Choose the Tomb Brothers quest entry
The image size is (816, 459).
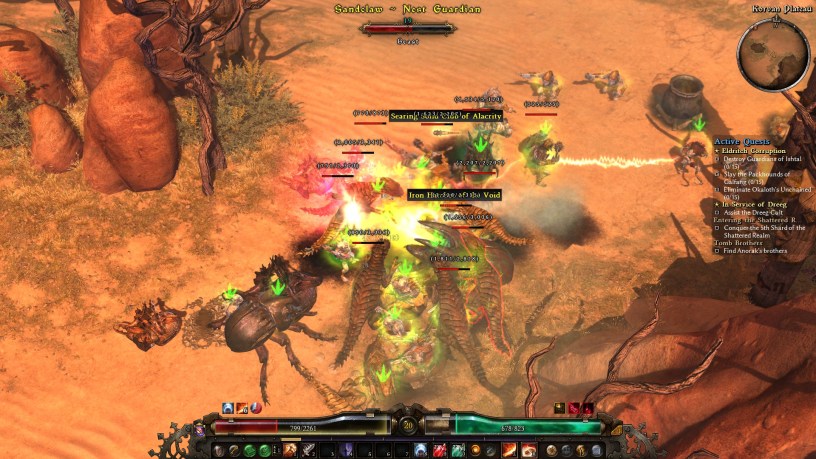[x=738, y=243]
